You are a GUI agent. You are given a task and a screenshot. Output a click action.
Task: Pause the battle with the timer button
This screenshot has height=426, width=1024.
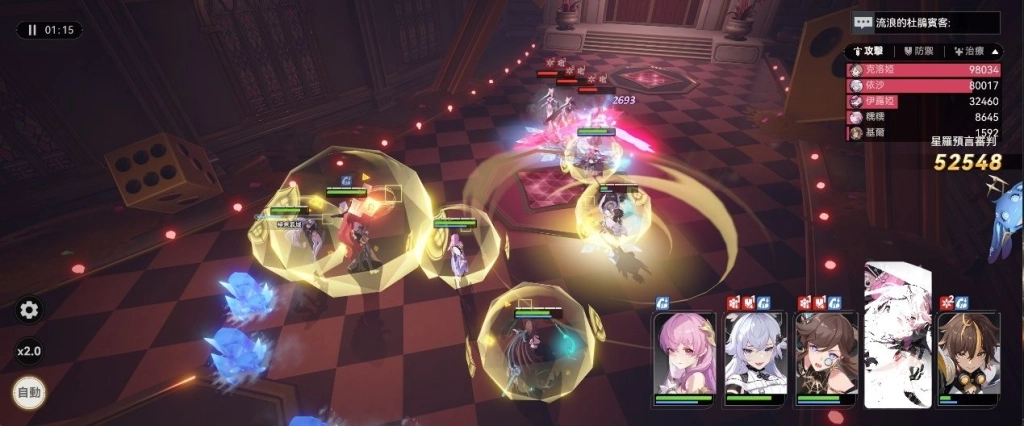[49, 30]
